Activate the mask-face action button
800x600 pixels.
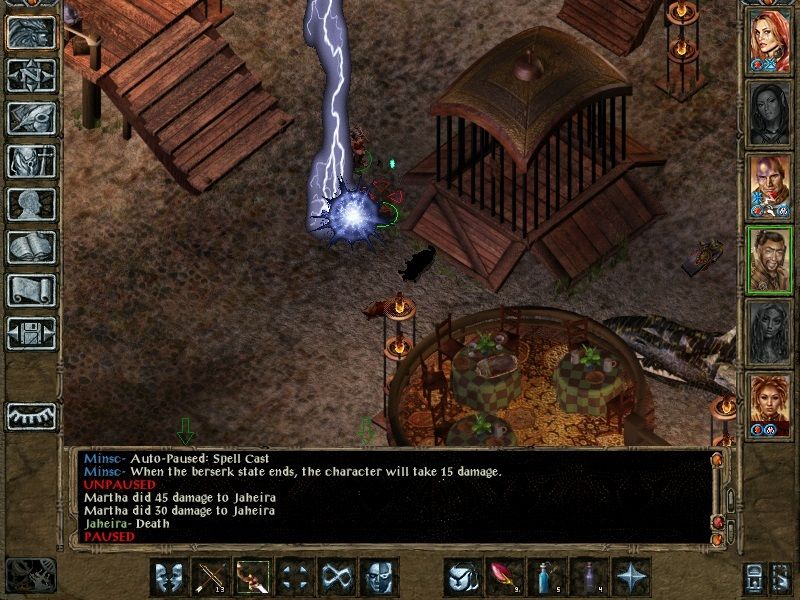point(378,577)
